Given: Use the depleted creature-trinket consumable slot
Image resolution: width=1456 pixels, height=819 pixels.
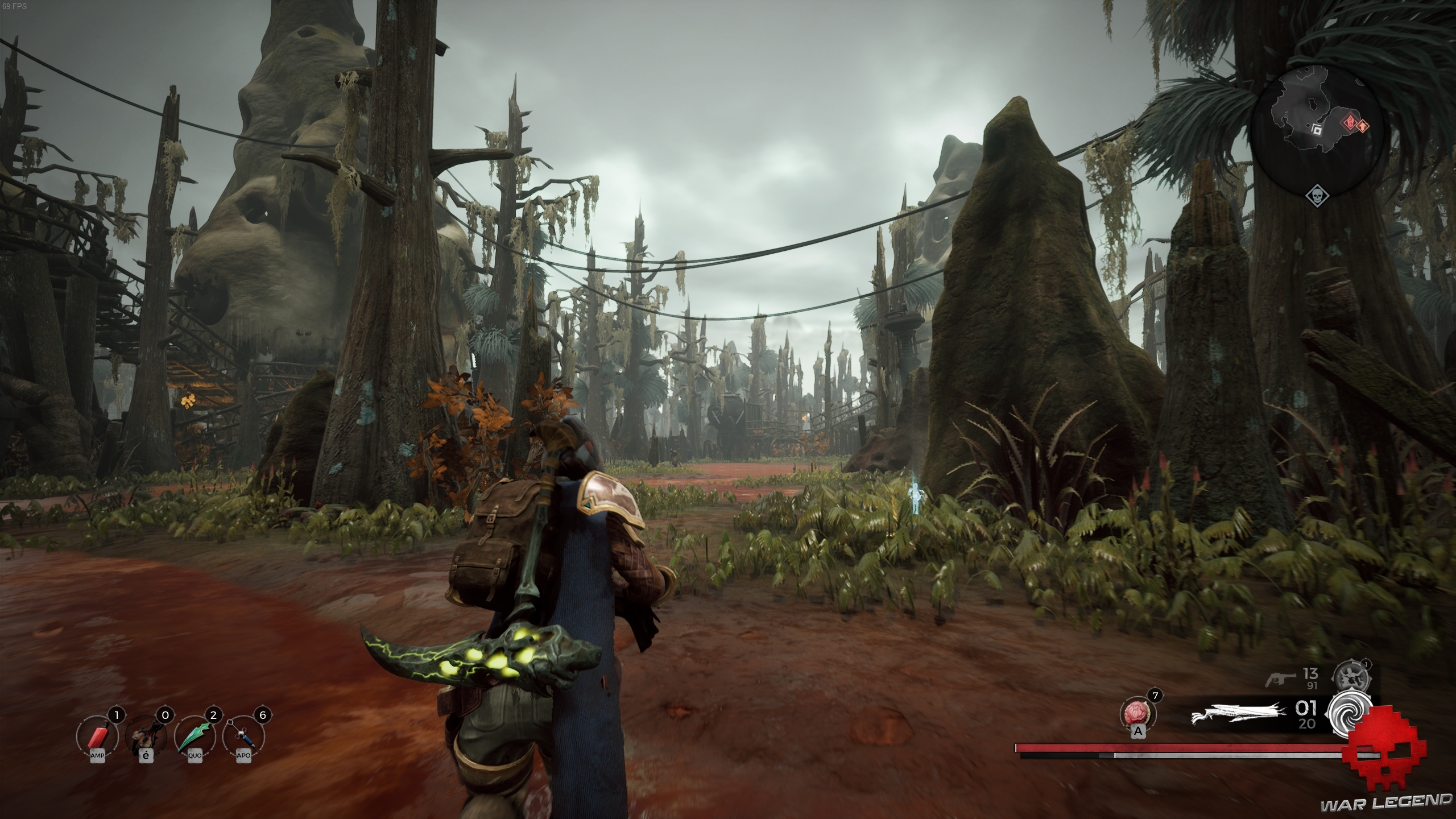Looking at the screenshot, I should [145, 736].
